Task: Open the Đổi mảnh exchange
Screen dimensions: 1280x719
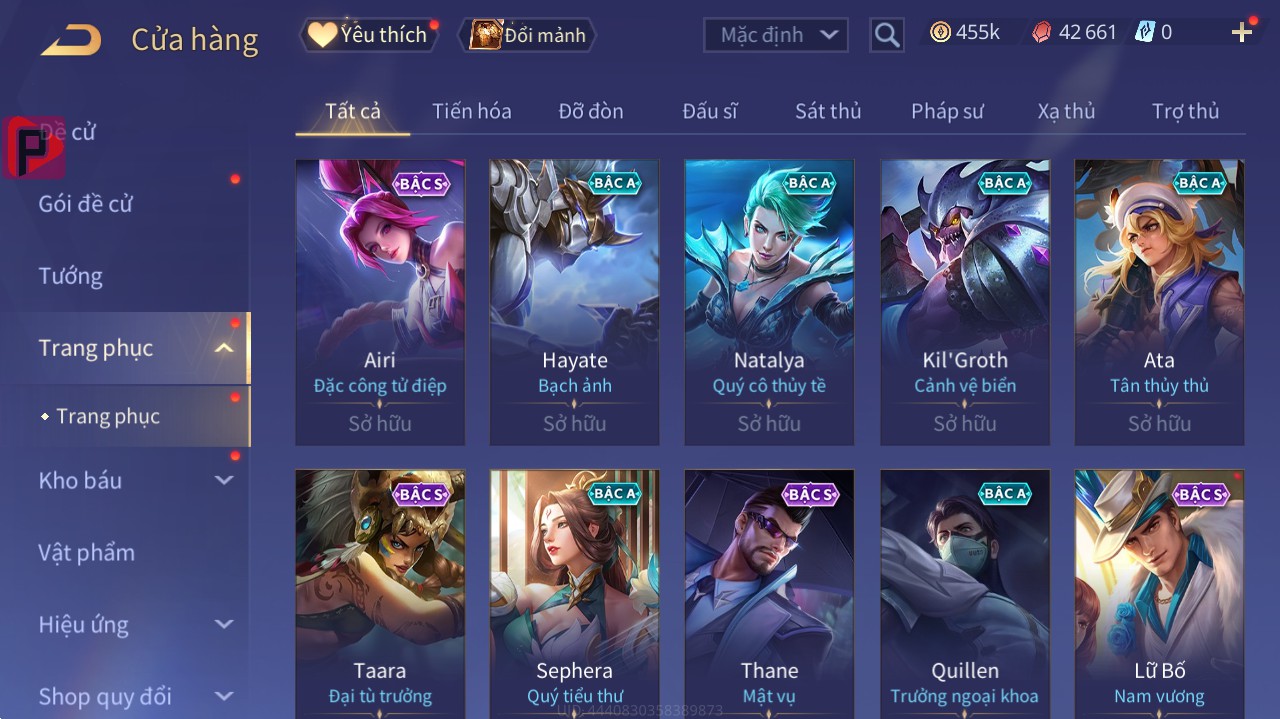Action: click(x=528, y=35)
